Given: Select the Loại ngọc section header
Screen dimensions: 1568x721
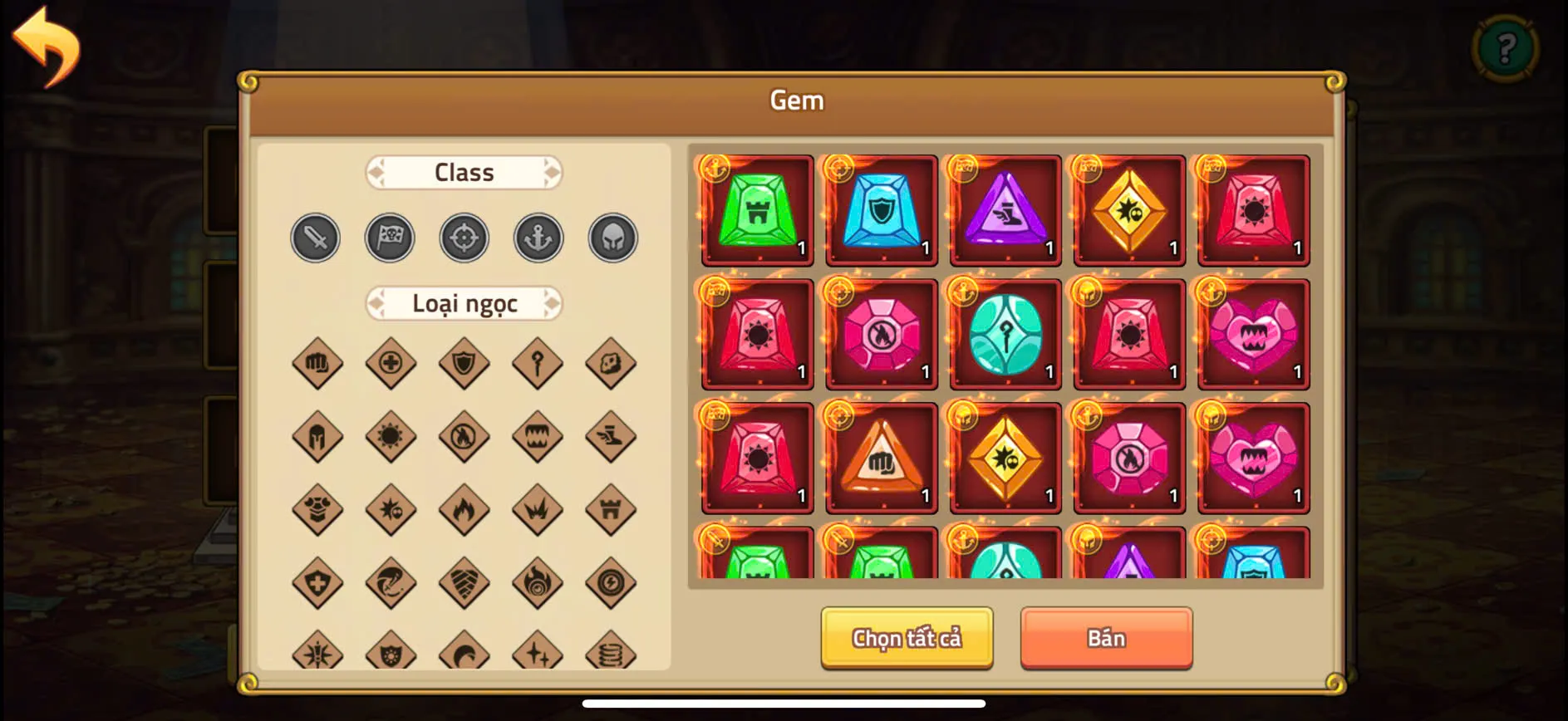Looking at the screenshot, I should [464, 303].
